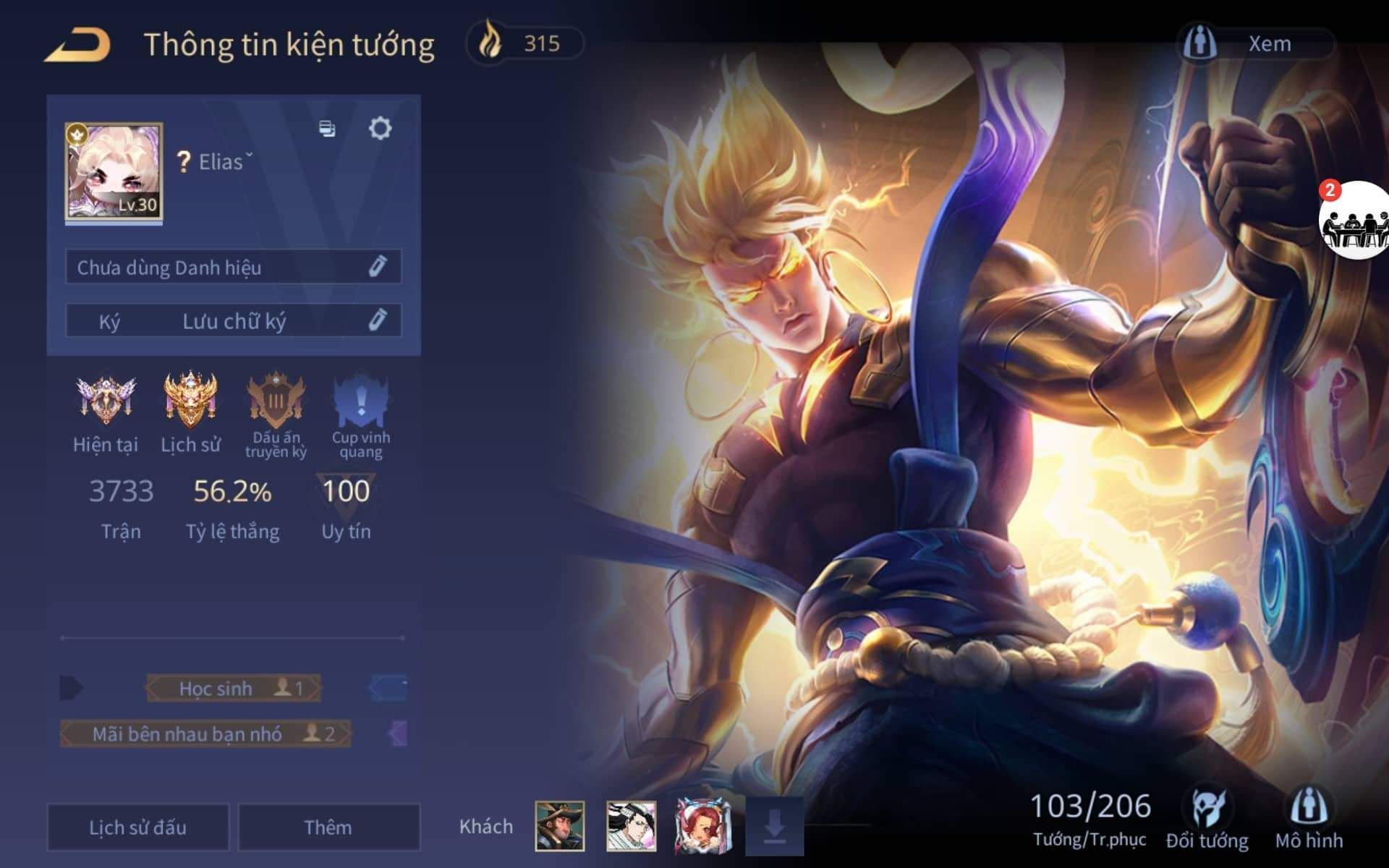
Task: Open the Xem view button
Action: [1255, 43]
